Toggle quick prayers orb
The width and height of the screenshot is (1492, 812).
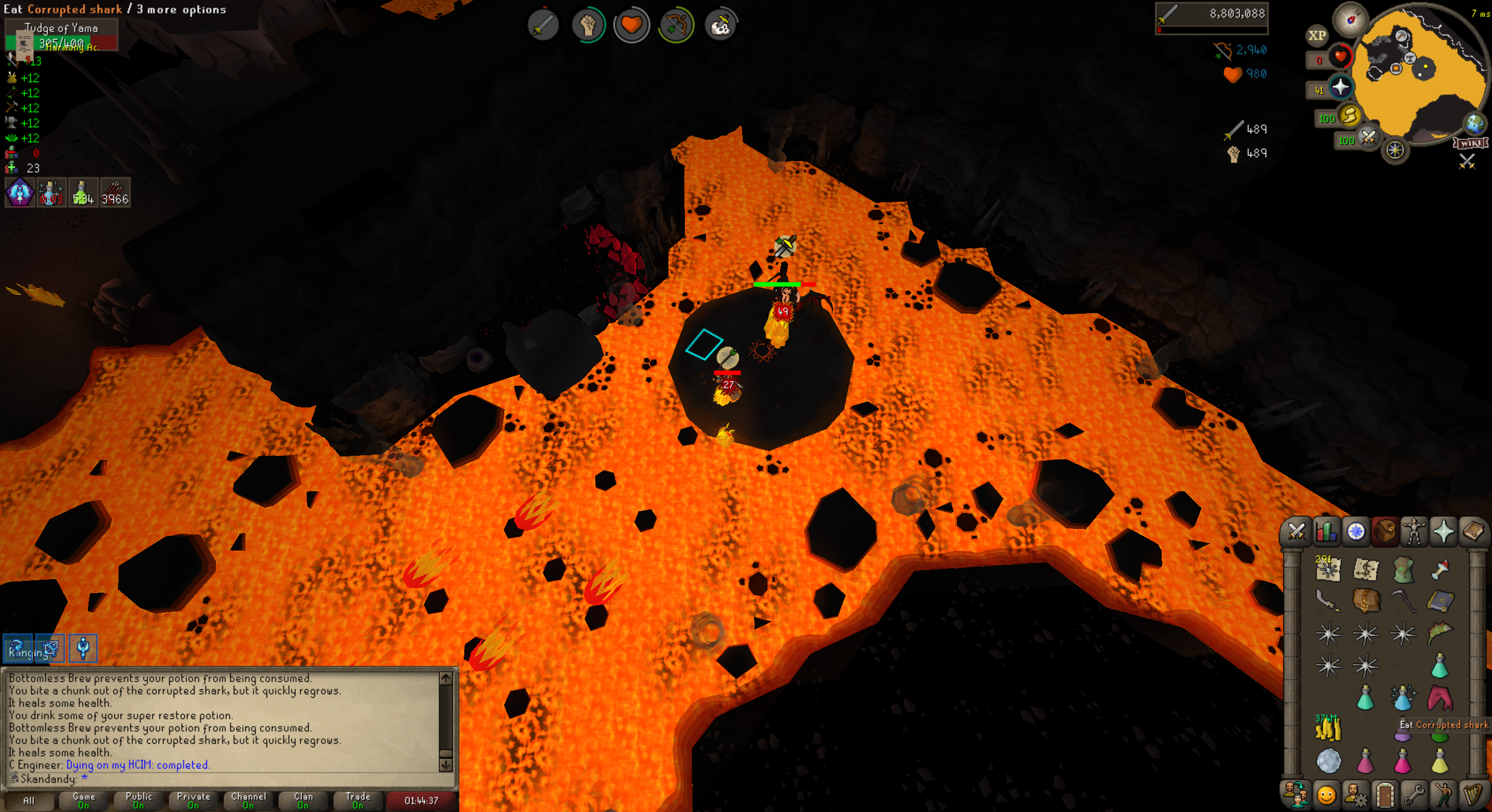[1340, 87]
